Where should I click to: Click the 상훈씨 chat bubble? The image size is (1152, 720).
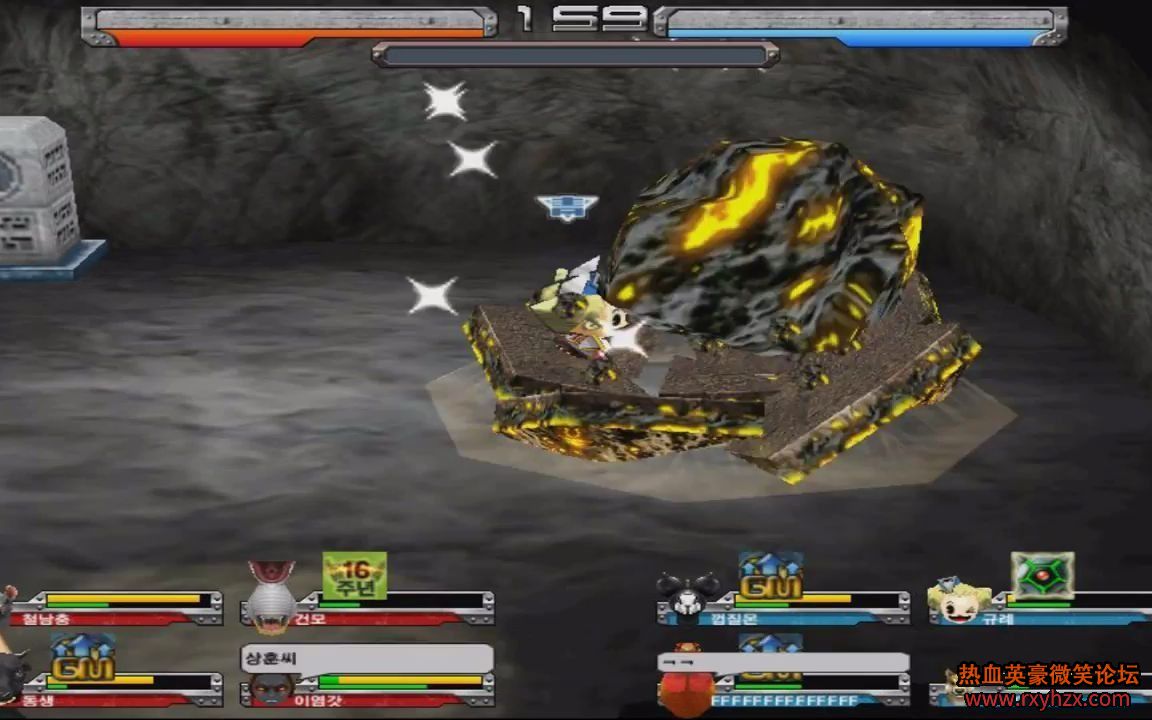click(366, 658)
